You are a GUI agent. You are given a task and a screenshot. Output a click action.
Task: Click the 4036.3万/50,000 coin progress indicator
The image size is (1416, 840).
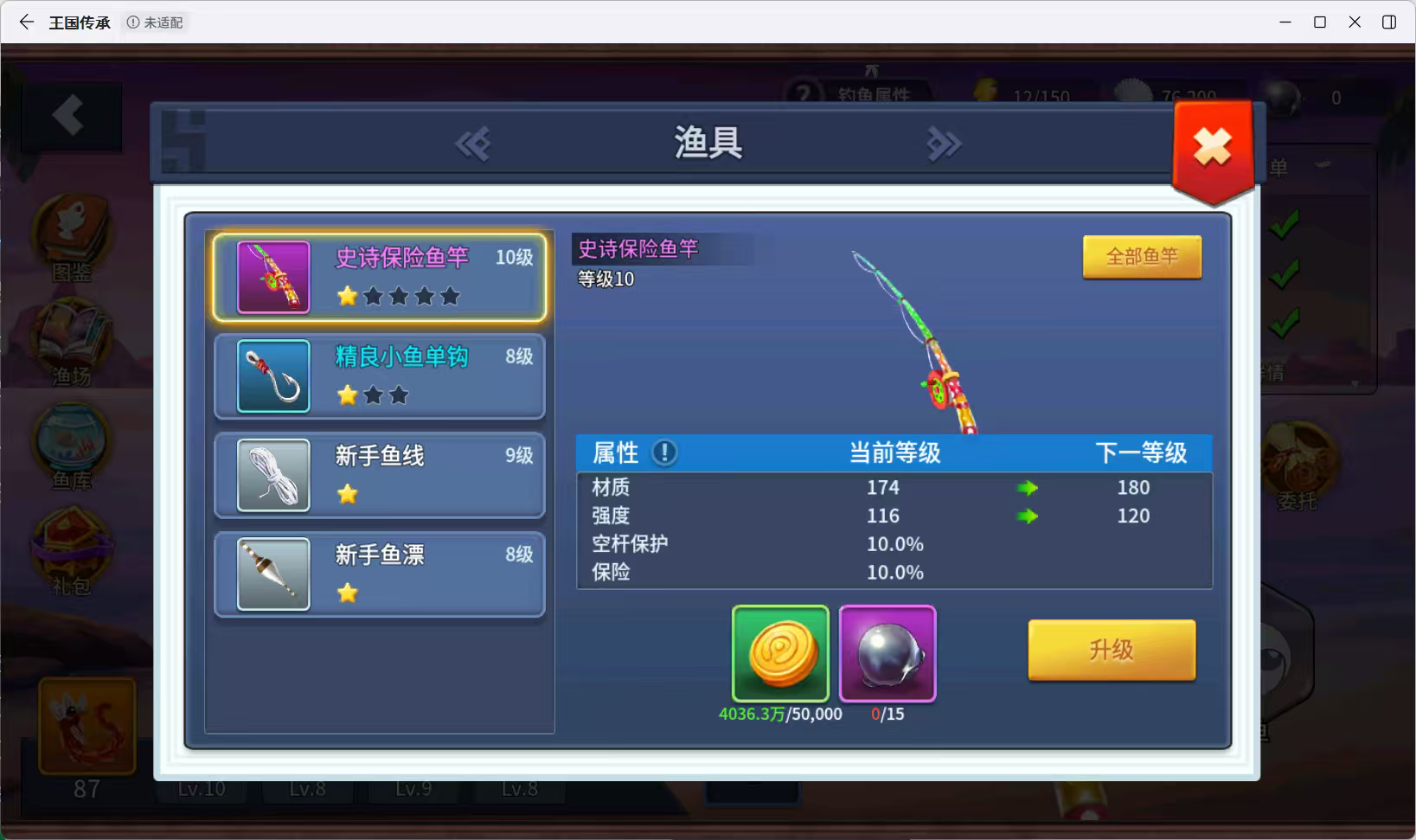[x=779, y=715]
